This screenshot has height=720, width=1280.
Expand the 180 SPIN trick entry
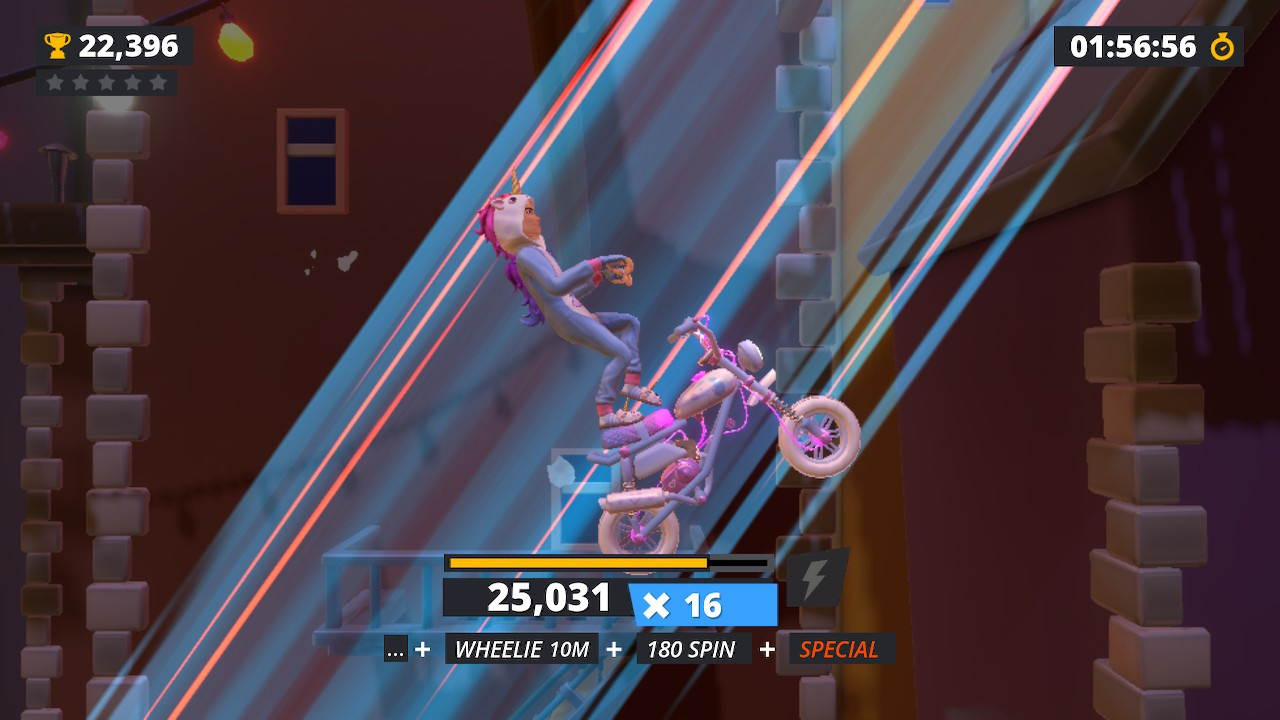(x=692, y=649)
